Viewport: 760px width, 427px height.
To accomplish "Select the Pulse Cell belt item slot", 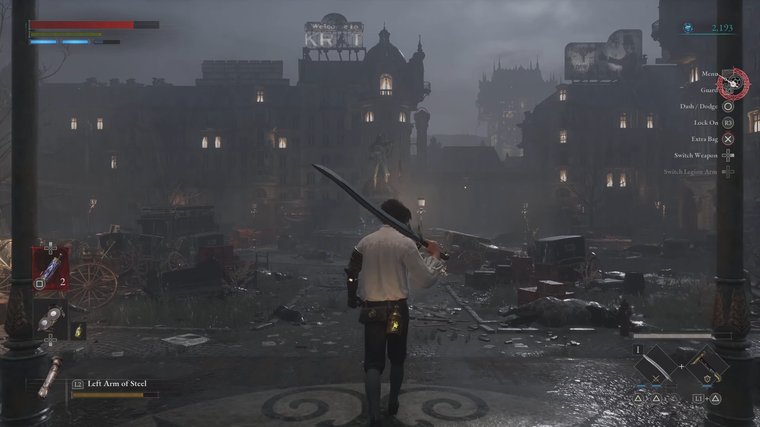I will [x=51, y=270].
